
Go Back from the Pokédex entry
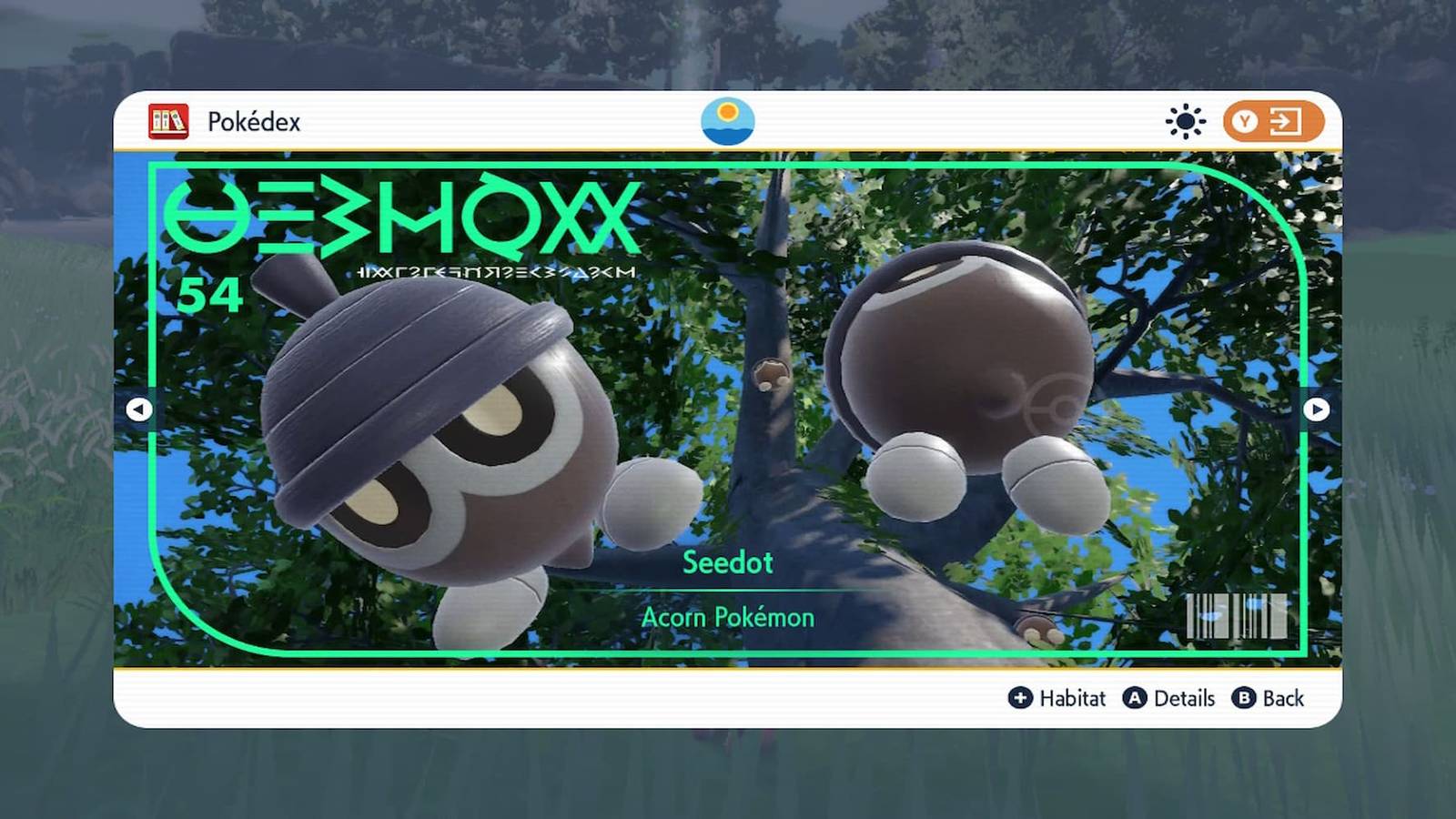pyautogui.click(x=1269, y=698)
